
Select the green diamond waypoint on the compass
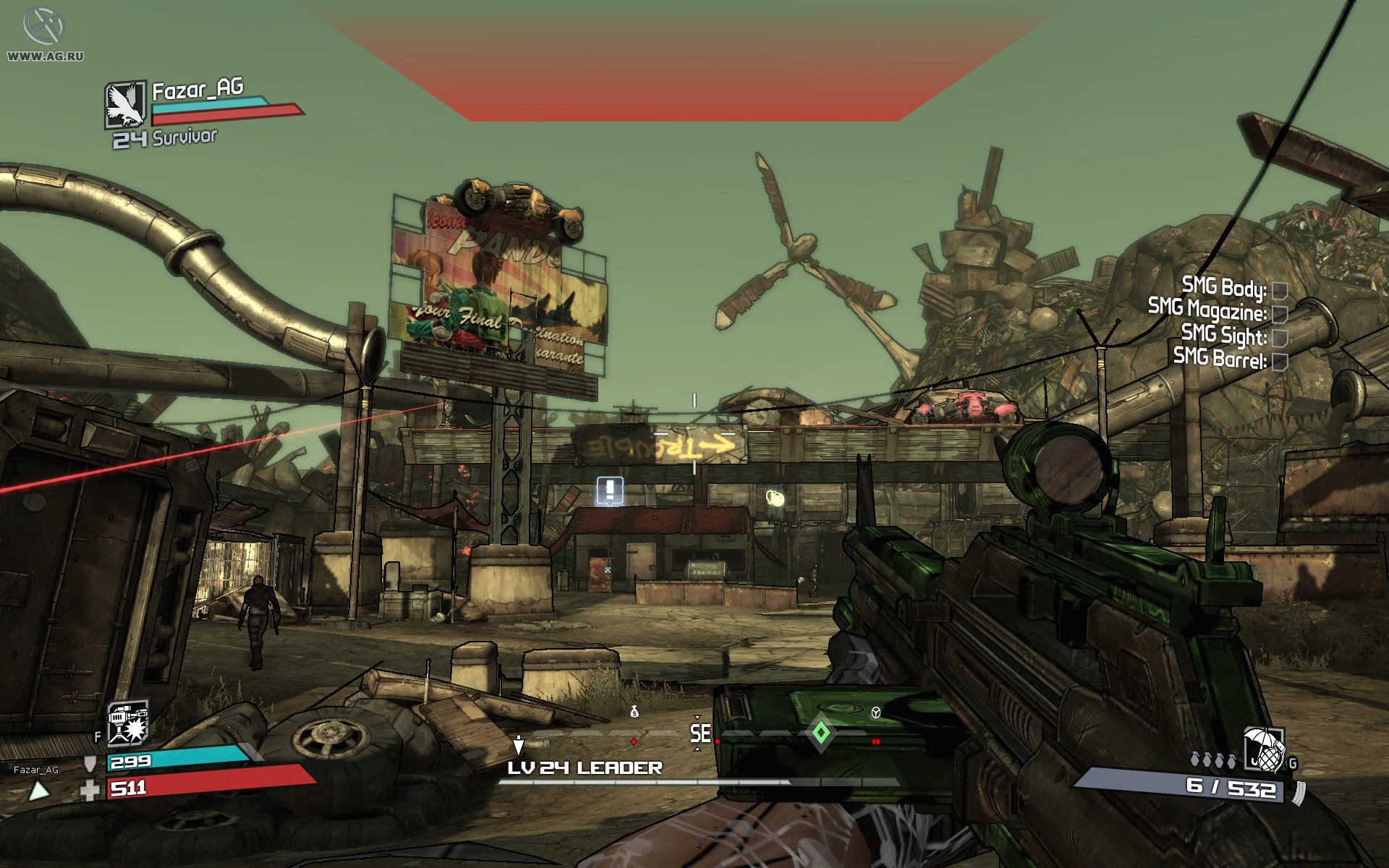point(820,733)
